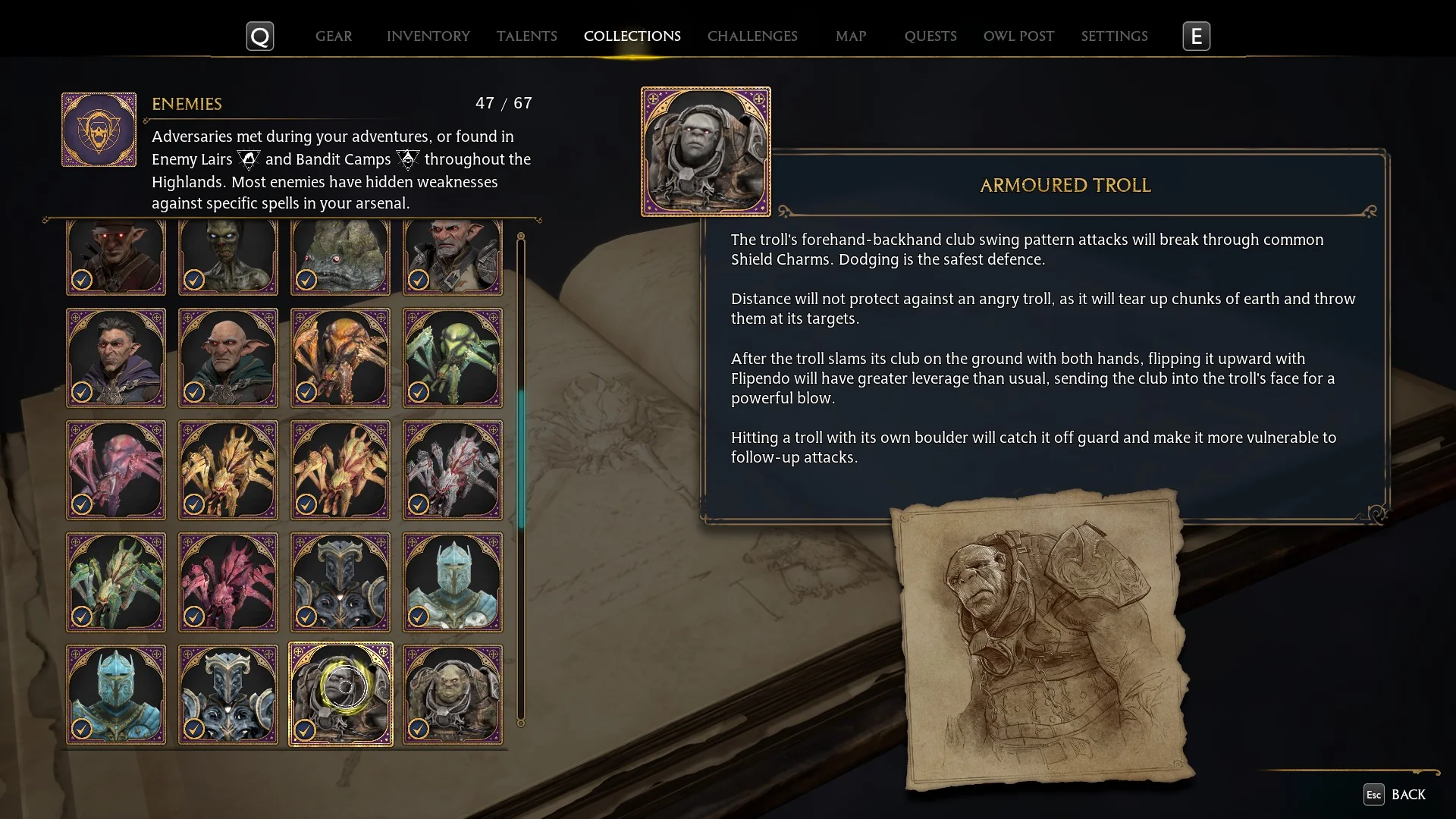Click the Back button

[1395, 794]
